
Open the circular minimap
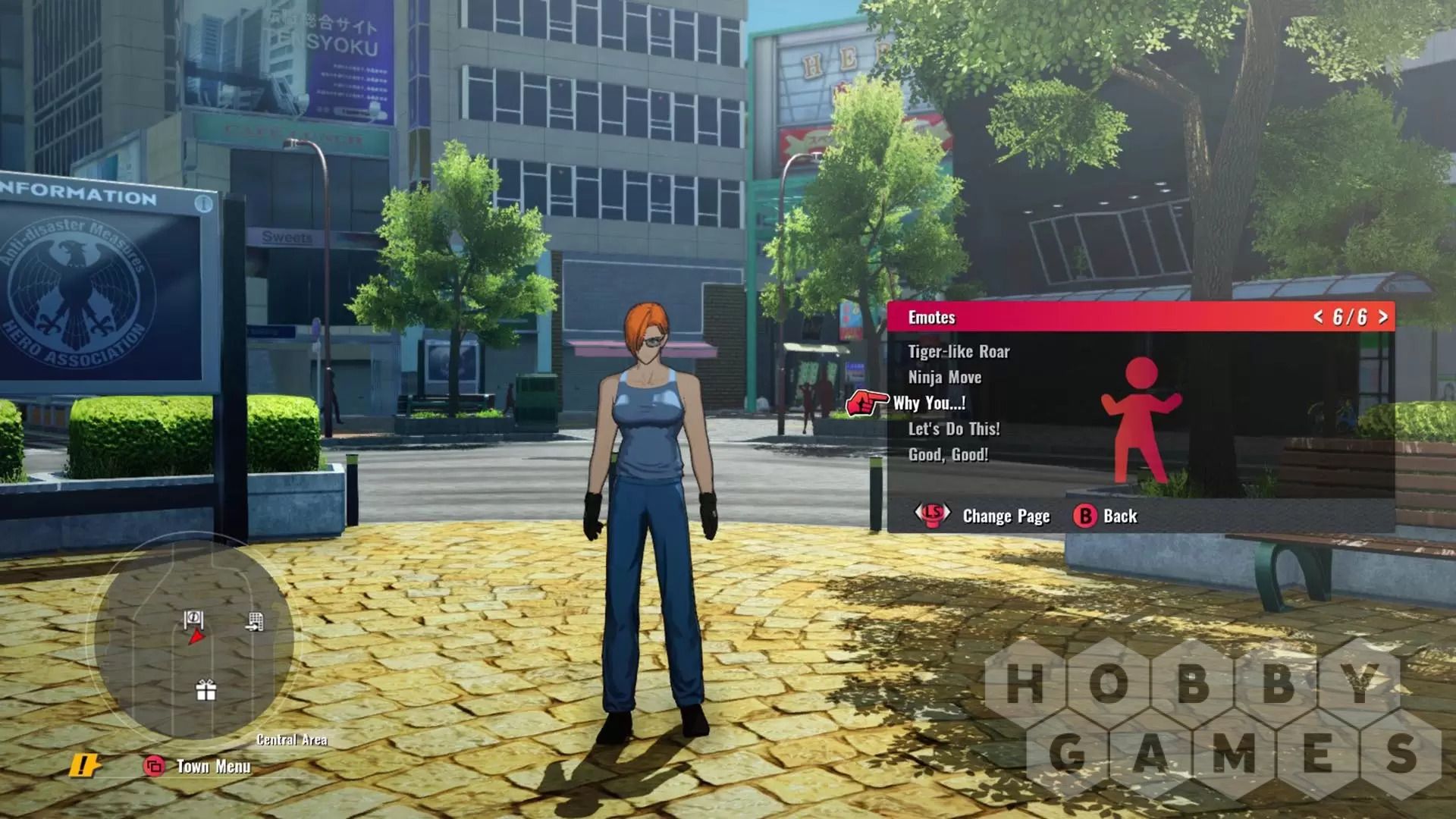click(x=194, y=641)
